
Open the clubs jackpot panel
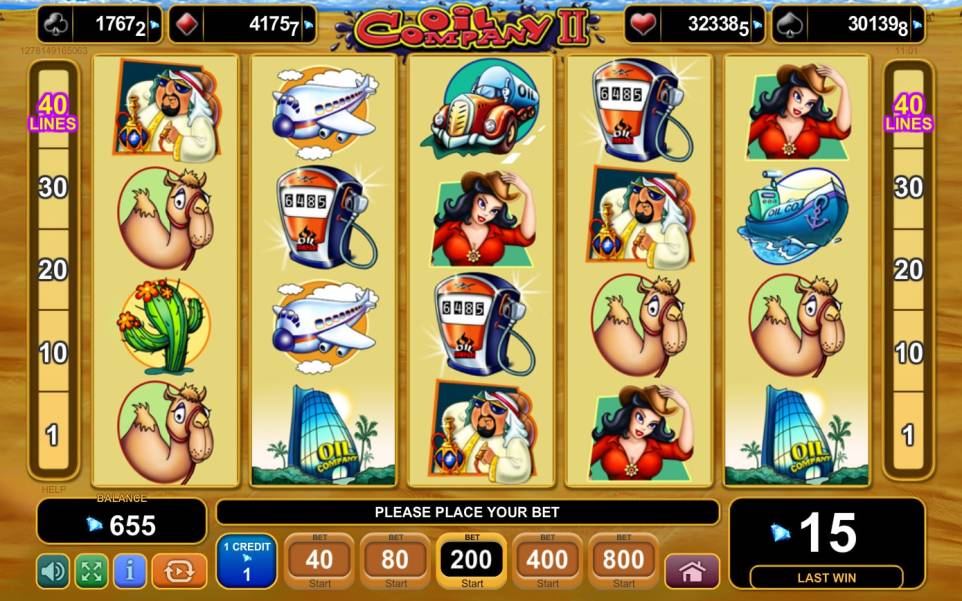(98, 25)
